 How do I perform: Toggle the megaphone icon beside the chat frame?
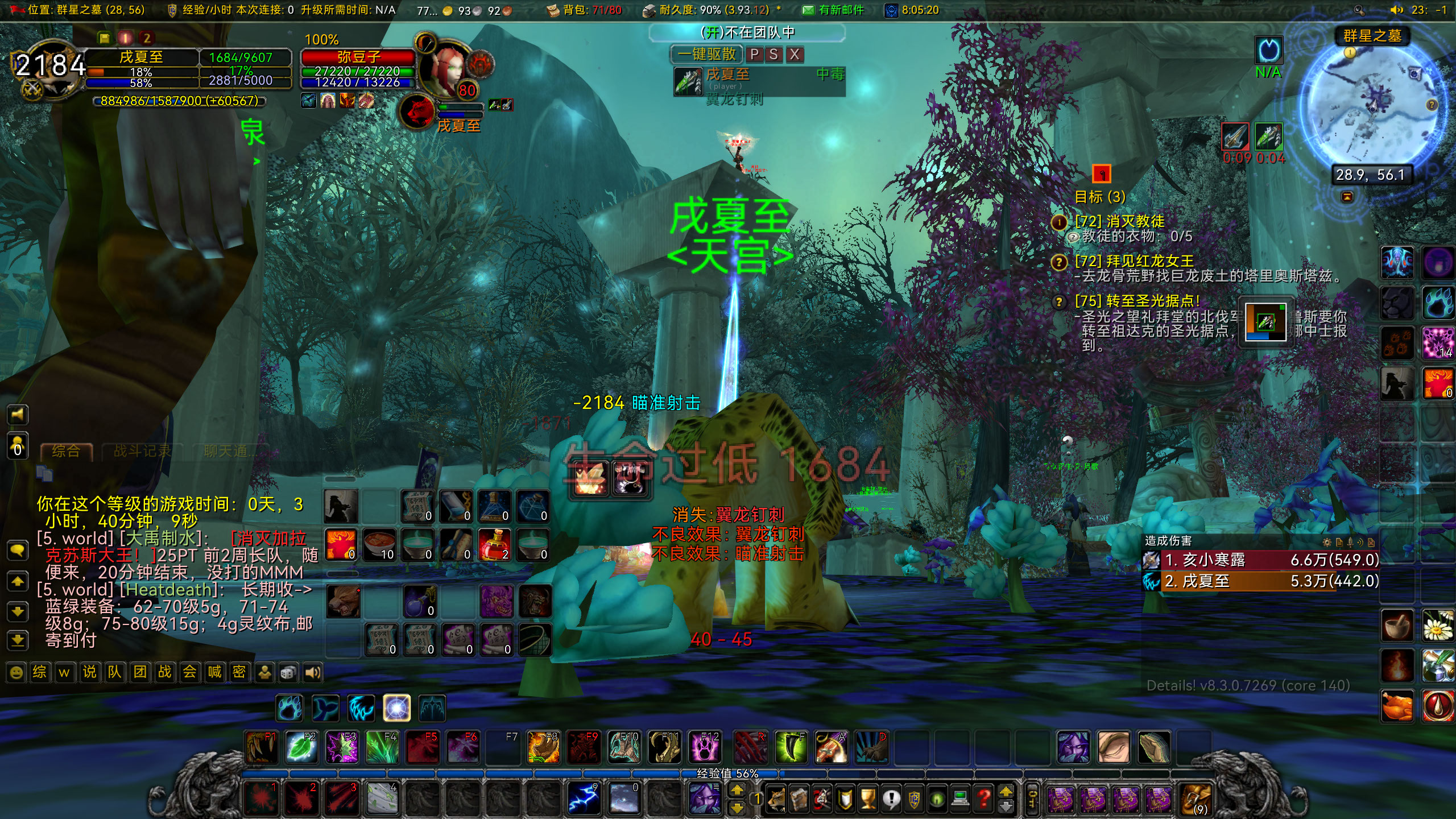pos(18,415)
